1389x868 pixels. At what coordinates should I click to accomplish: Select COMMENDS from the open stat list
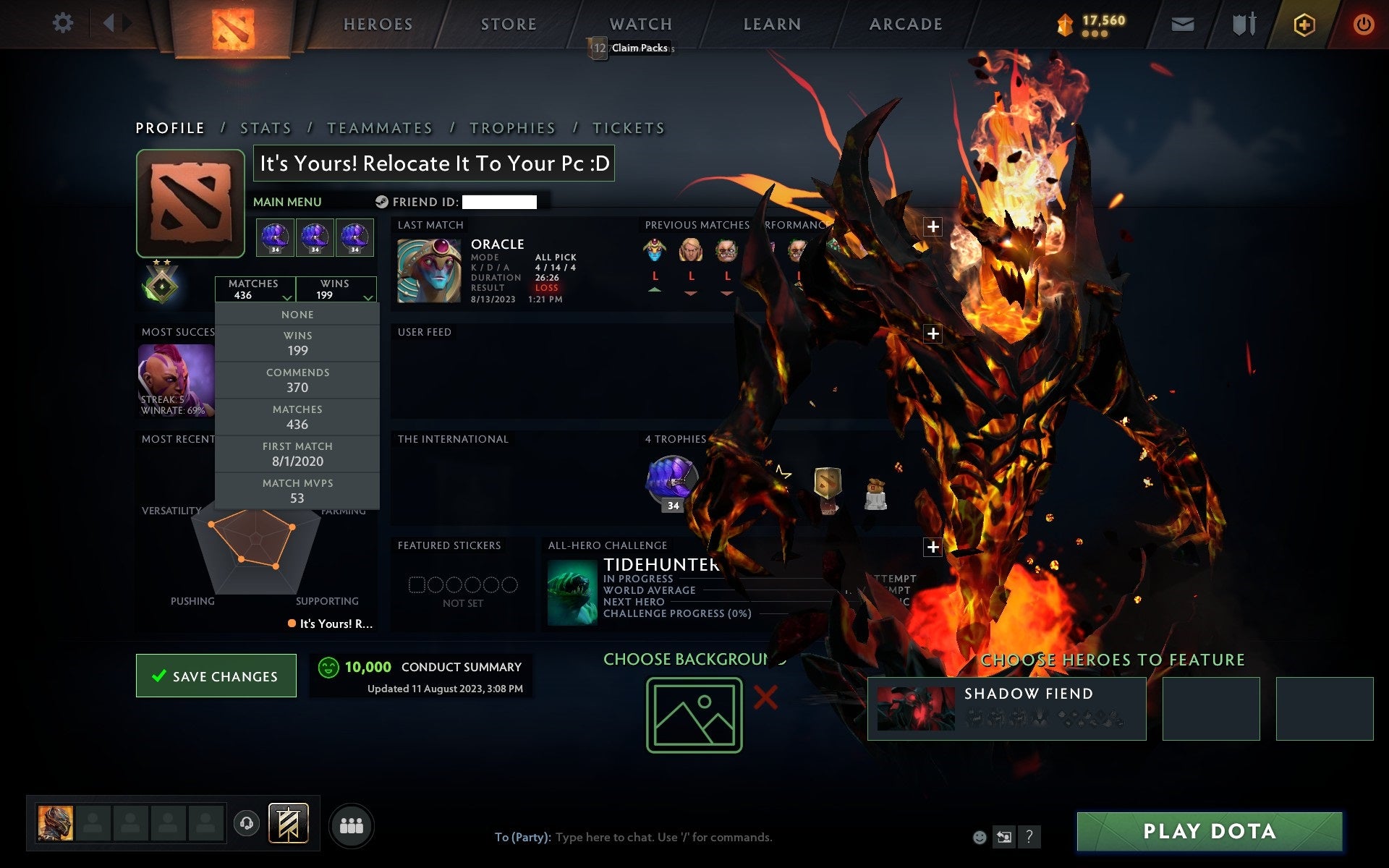point(298,380)
